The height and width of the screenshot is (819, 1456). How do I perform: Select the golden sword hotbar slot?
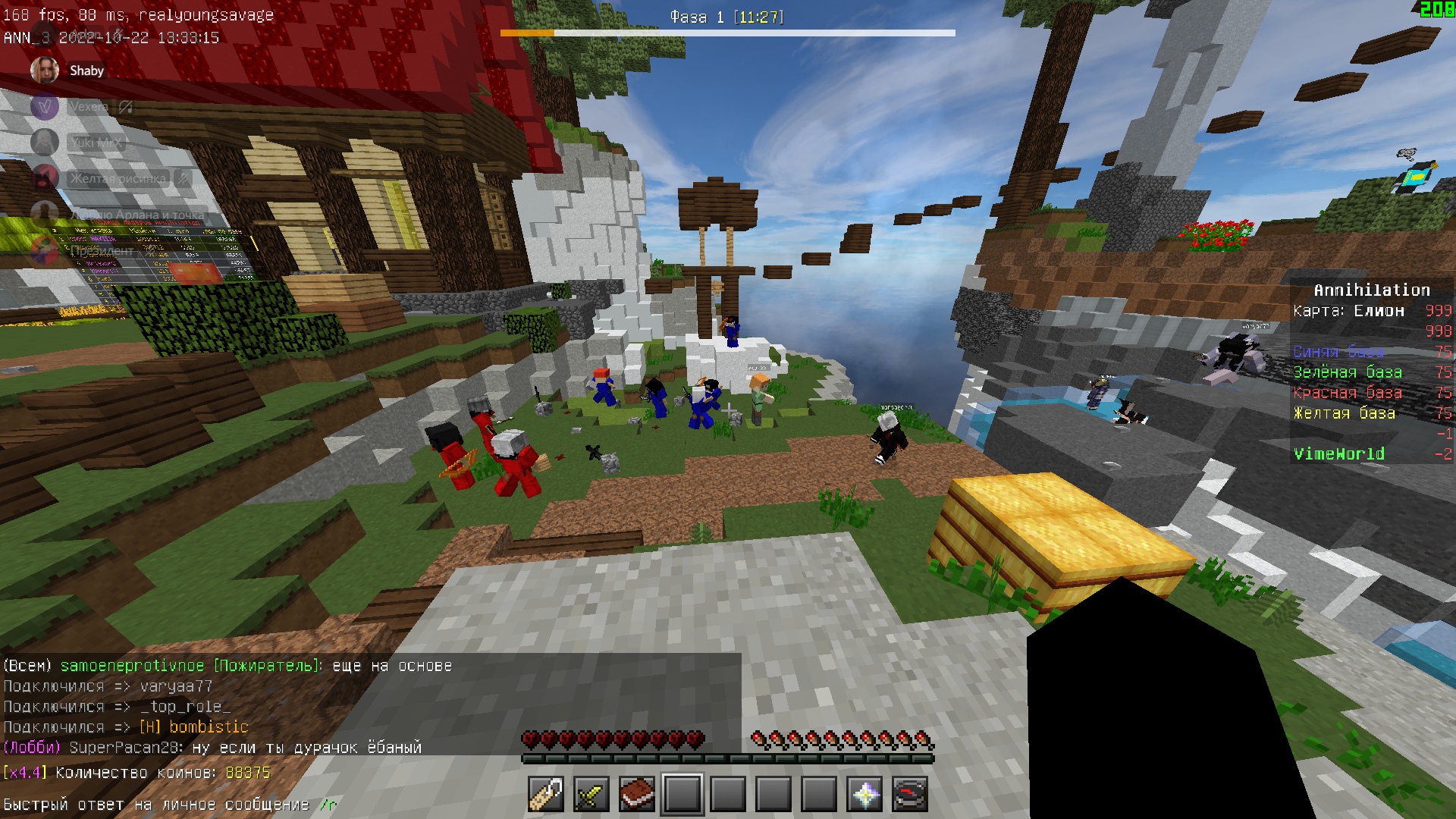591,795
